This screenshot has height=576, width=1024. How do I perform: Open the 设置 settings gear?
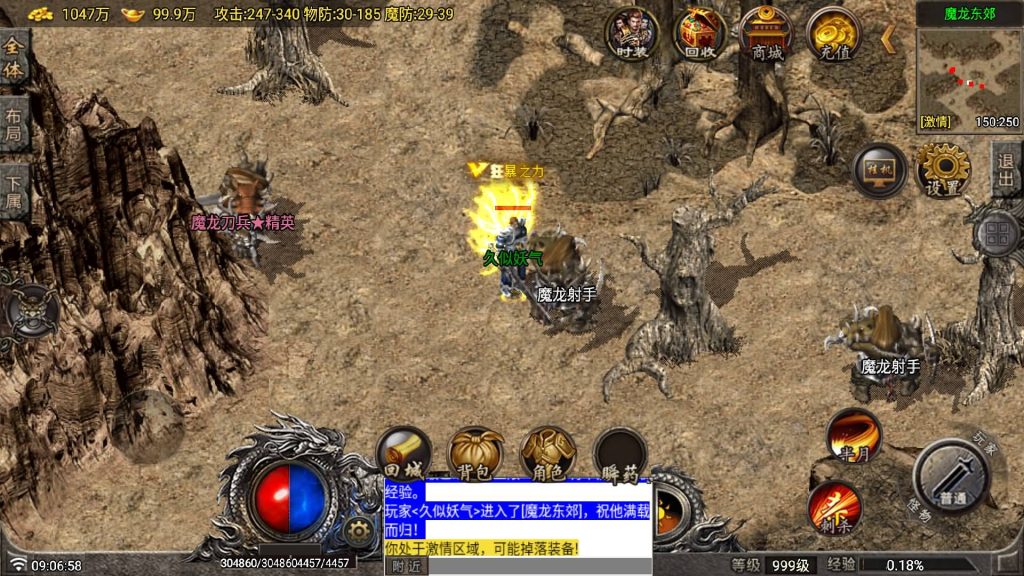(x=943, y=170)
